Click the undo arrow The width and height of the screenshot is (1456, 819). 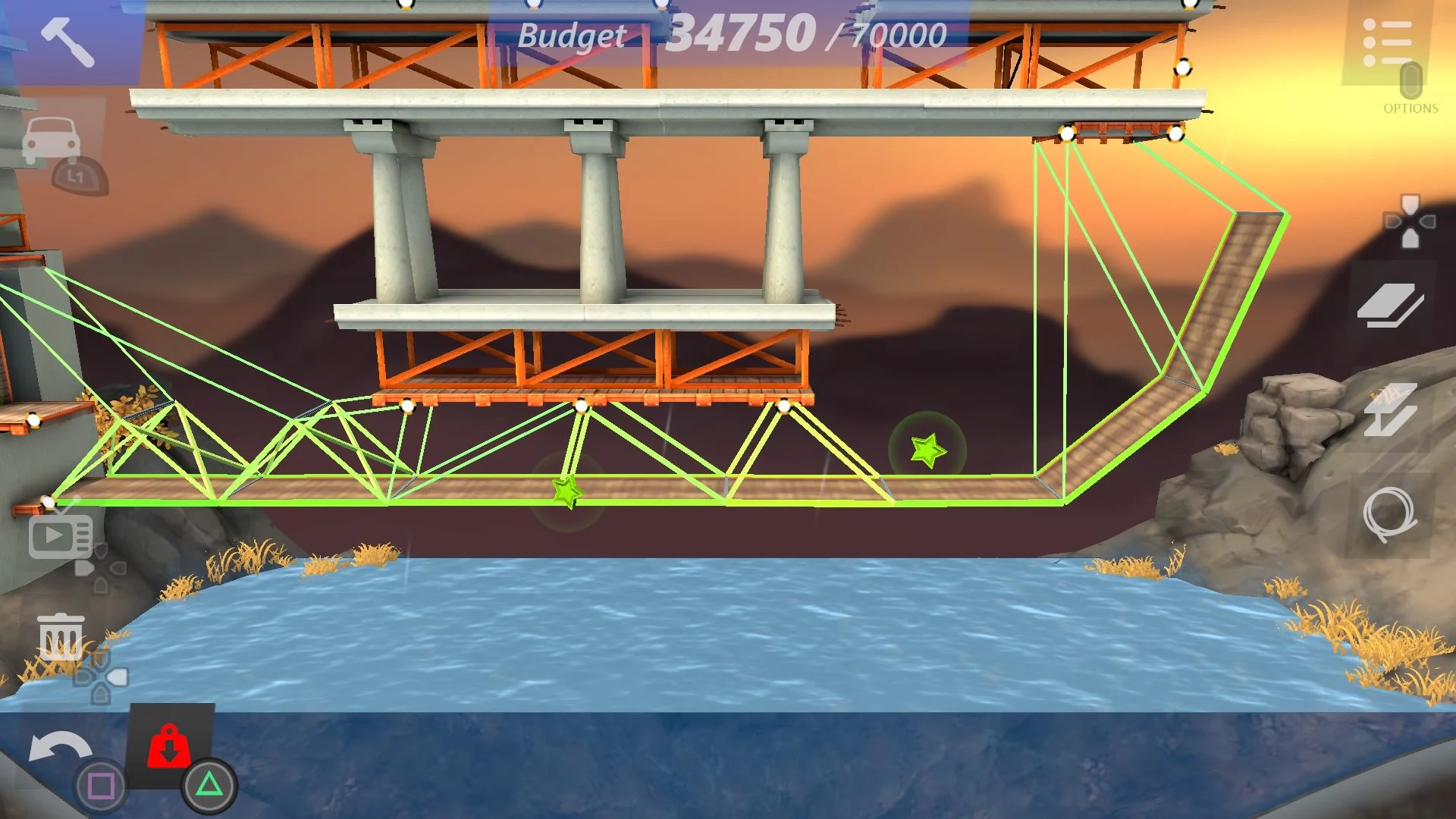point(61,747)
